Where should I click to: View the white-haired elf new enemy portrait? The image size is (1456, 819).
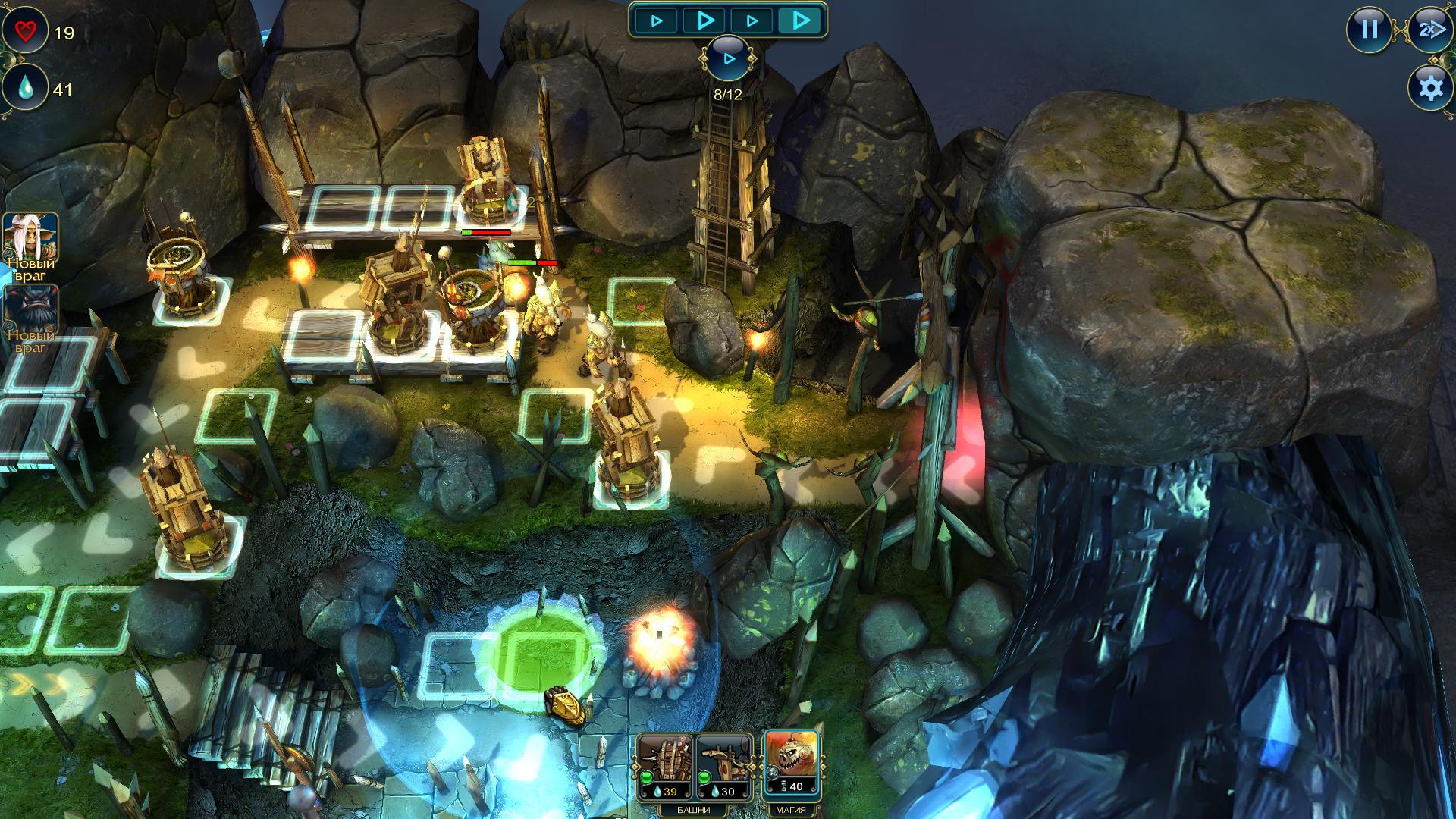30,241
